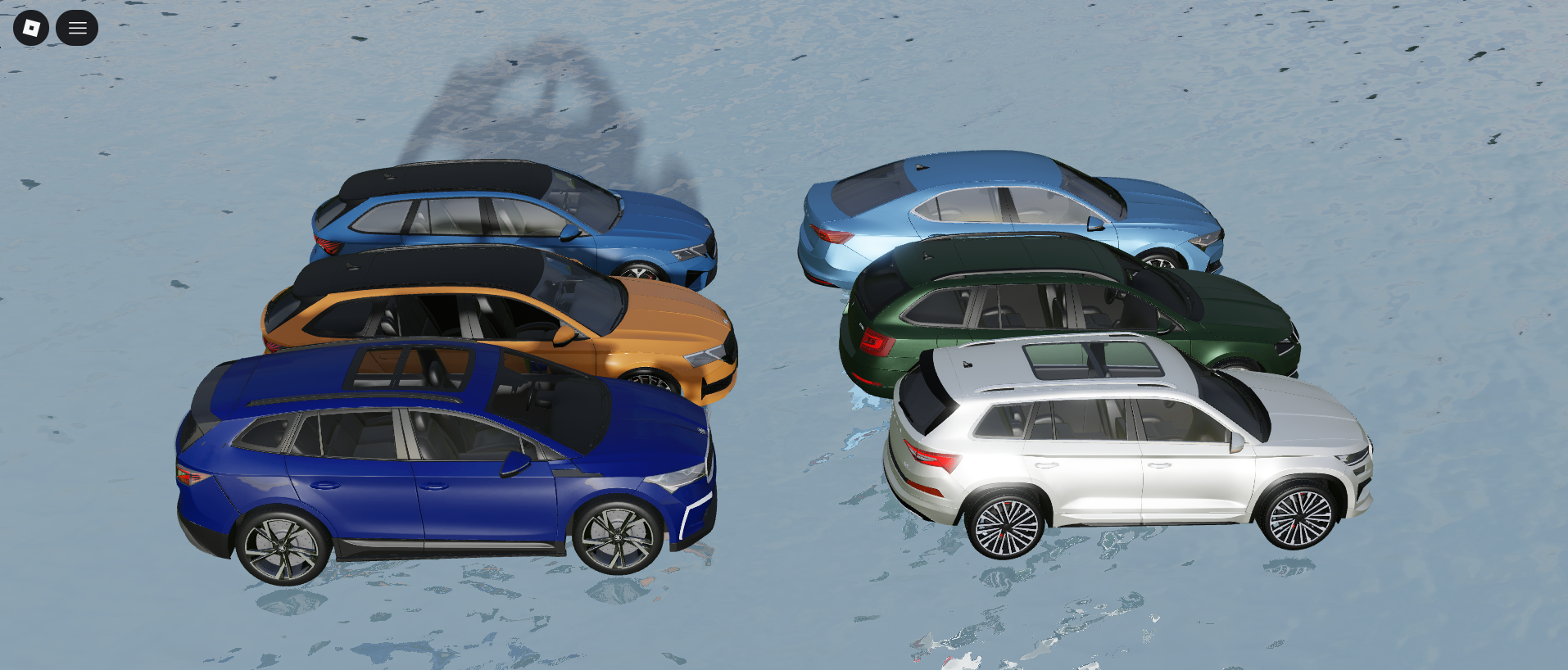Open the Roblox logo menu
1568x670 pixels.
click(x=31, y=28)
